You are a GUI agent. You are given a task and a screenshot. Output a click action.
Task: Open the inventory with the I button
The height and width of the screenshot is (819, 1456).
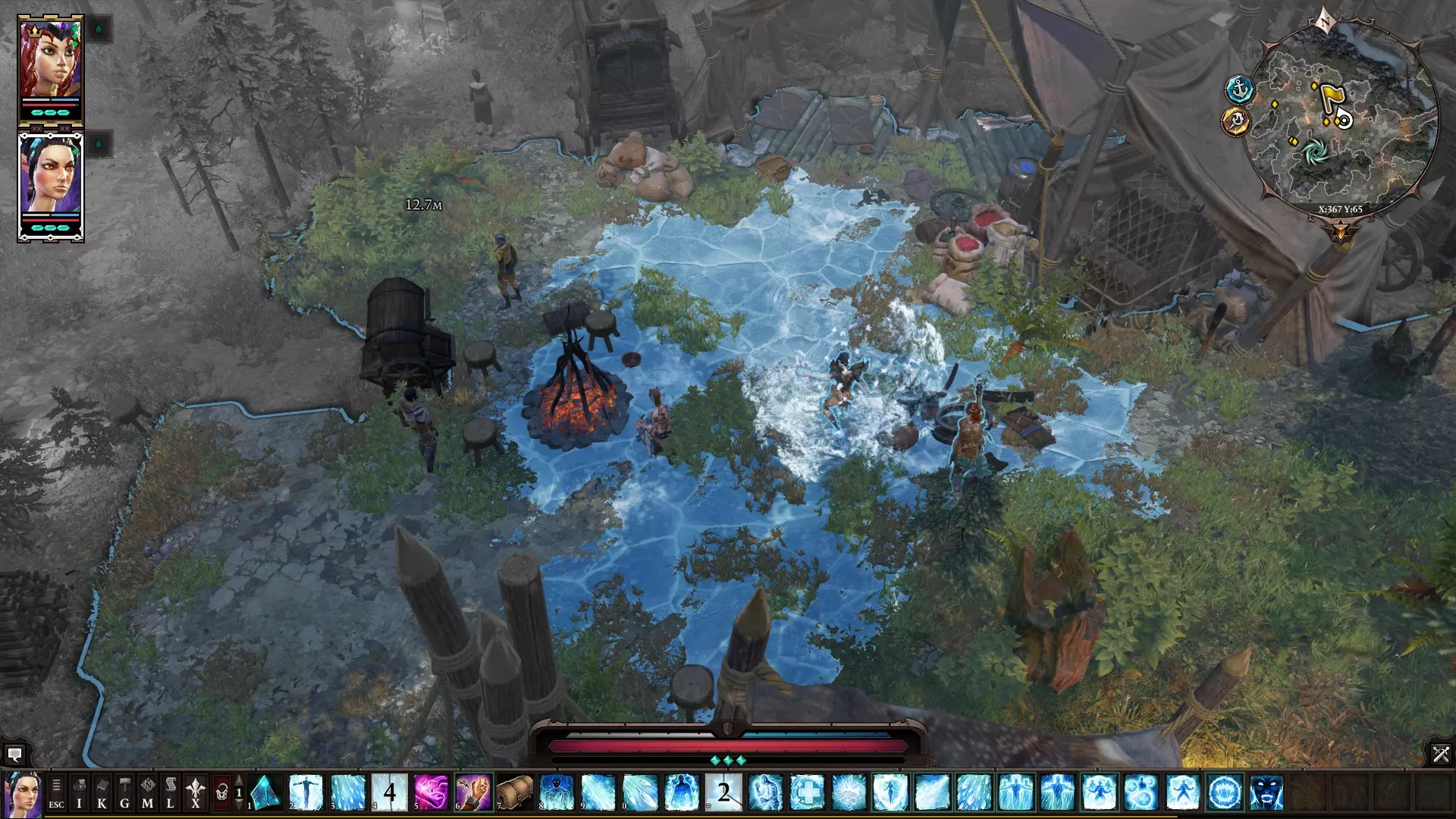[79, 793]
